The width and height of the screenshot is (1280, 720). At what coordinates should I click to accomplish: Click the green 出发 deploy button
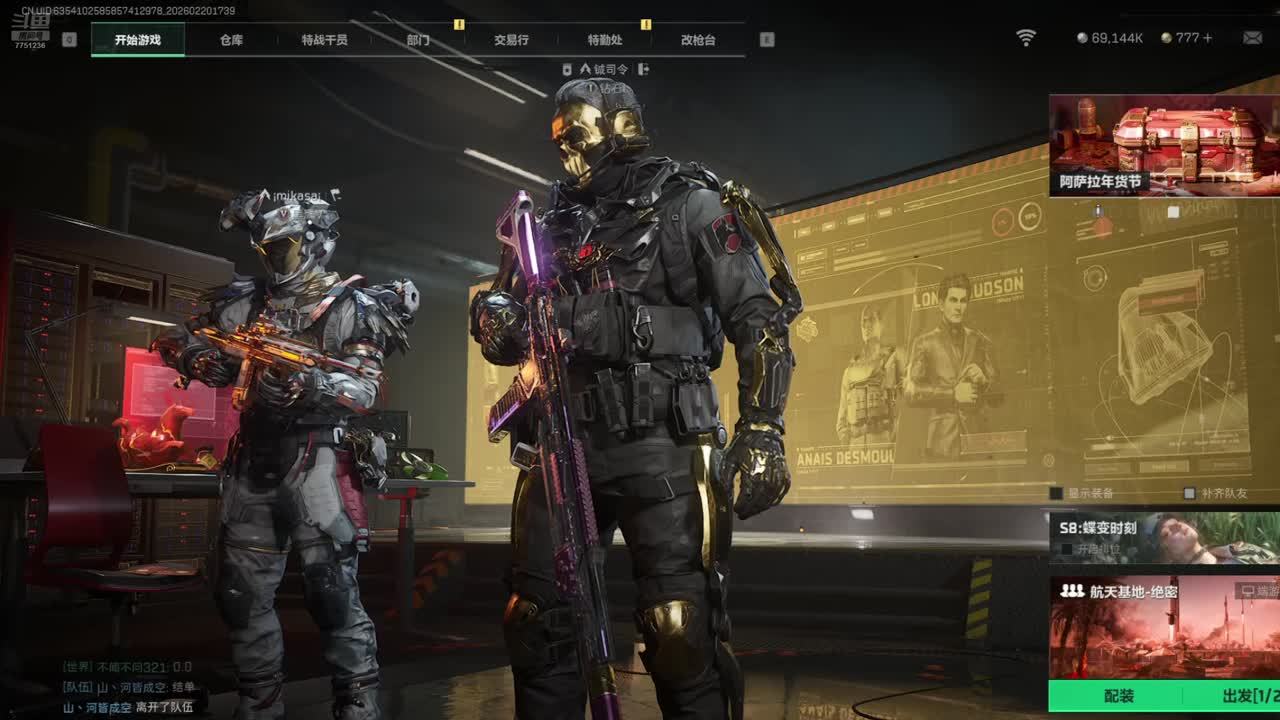[1240, 696]
